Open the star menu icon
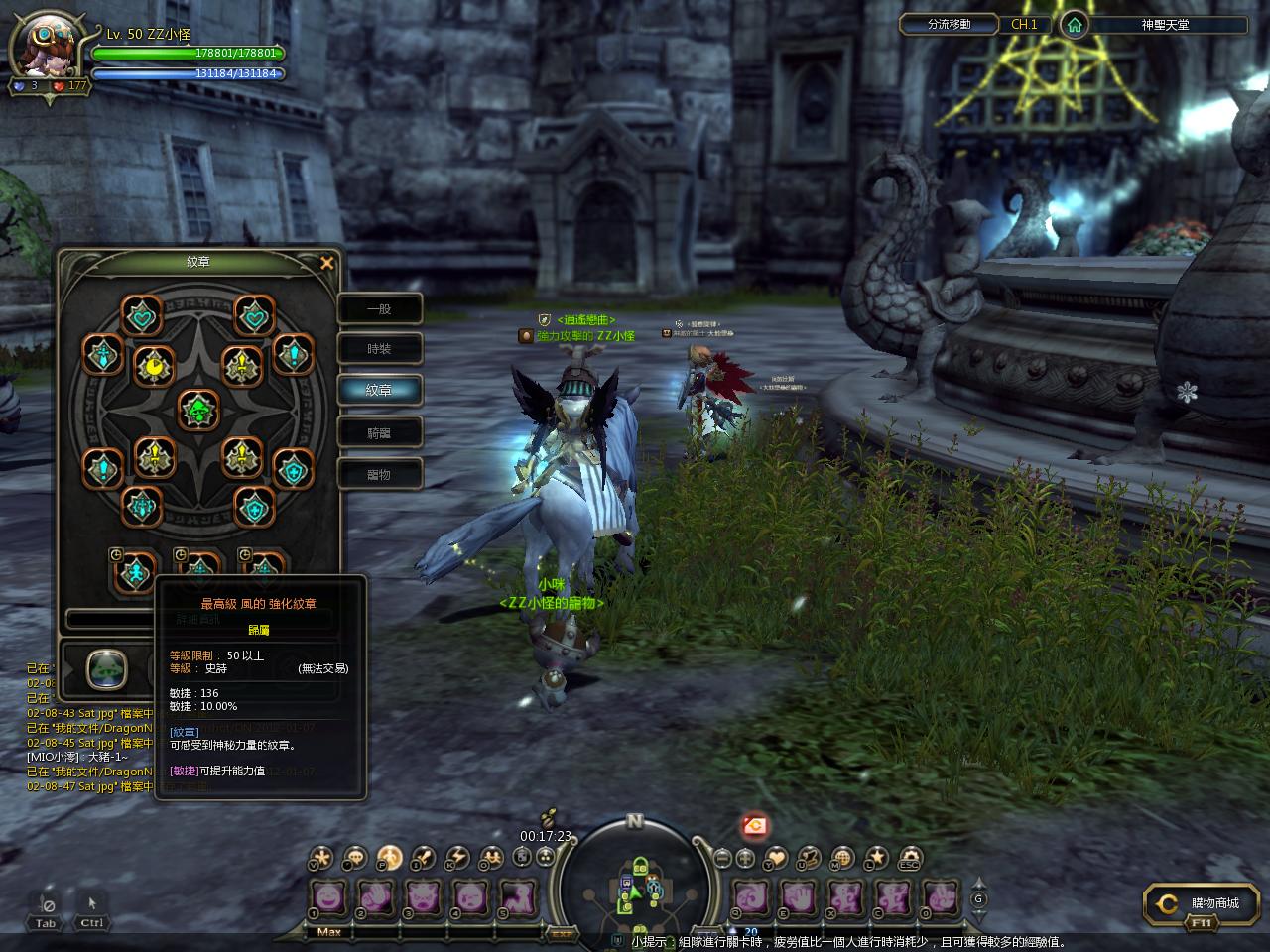This screenshot has width=1270, height=952. pyautogui.click(x=877, y=858)
